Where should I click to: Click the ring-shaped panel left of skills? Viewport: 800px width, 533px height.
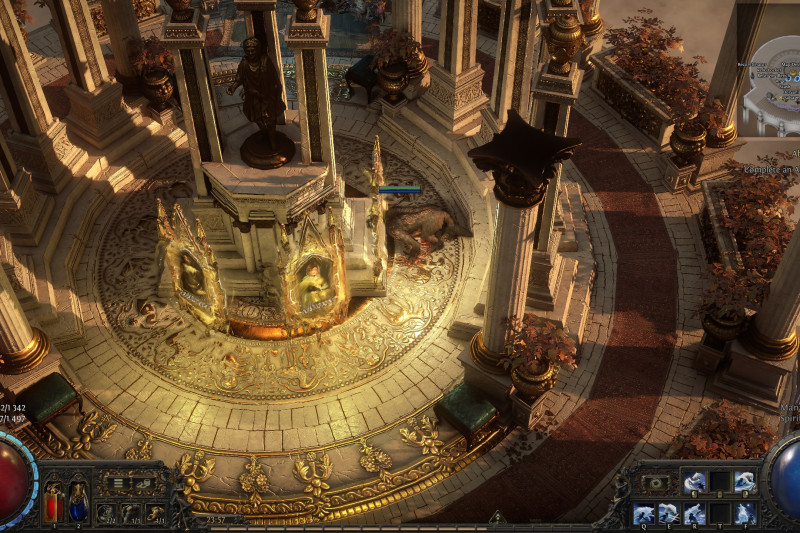click(x=657, y=483)
